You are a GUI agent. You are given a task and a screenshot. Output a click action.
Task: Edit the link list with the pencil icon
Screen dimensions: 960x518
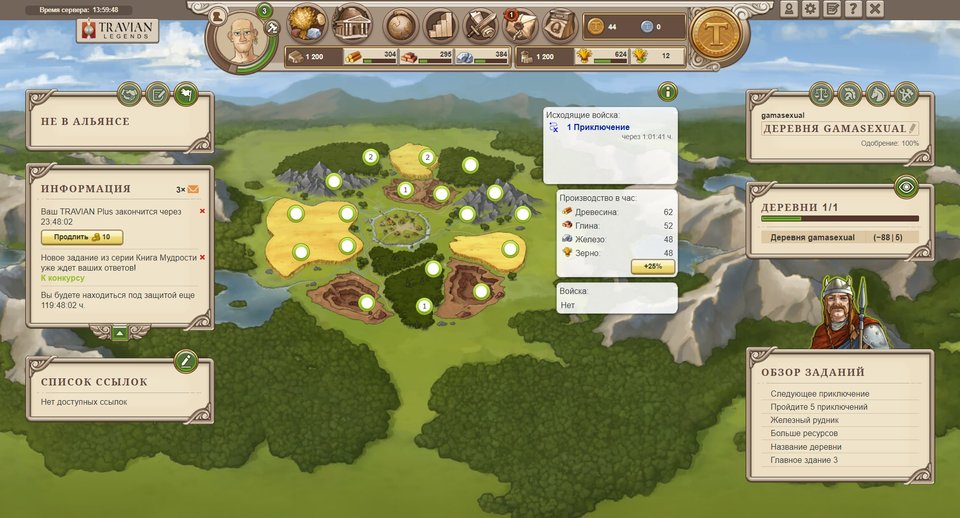(x=185, y=360)
